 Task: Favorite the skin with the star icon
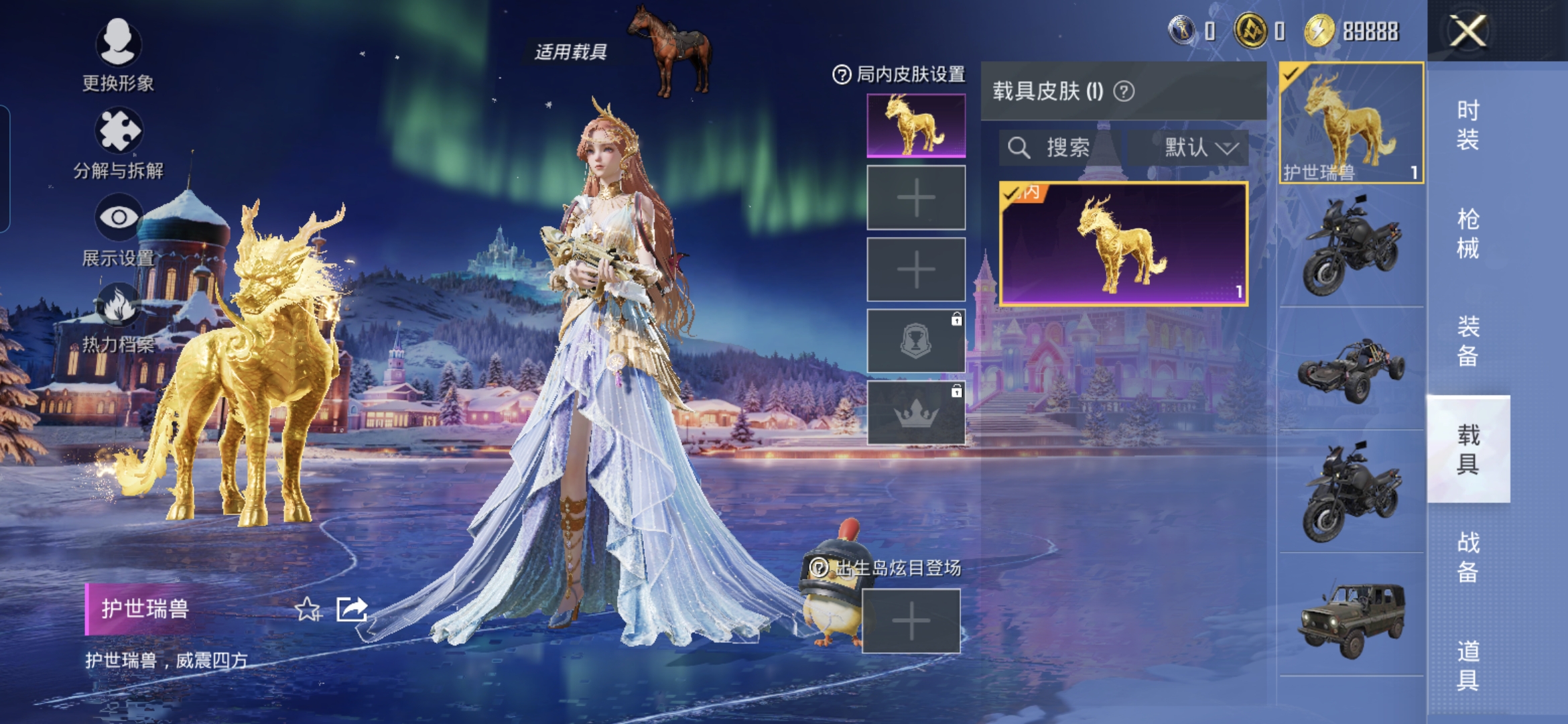click(x=308, y=609)
